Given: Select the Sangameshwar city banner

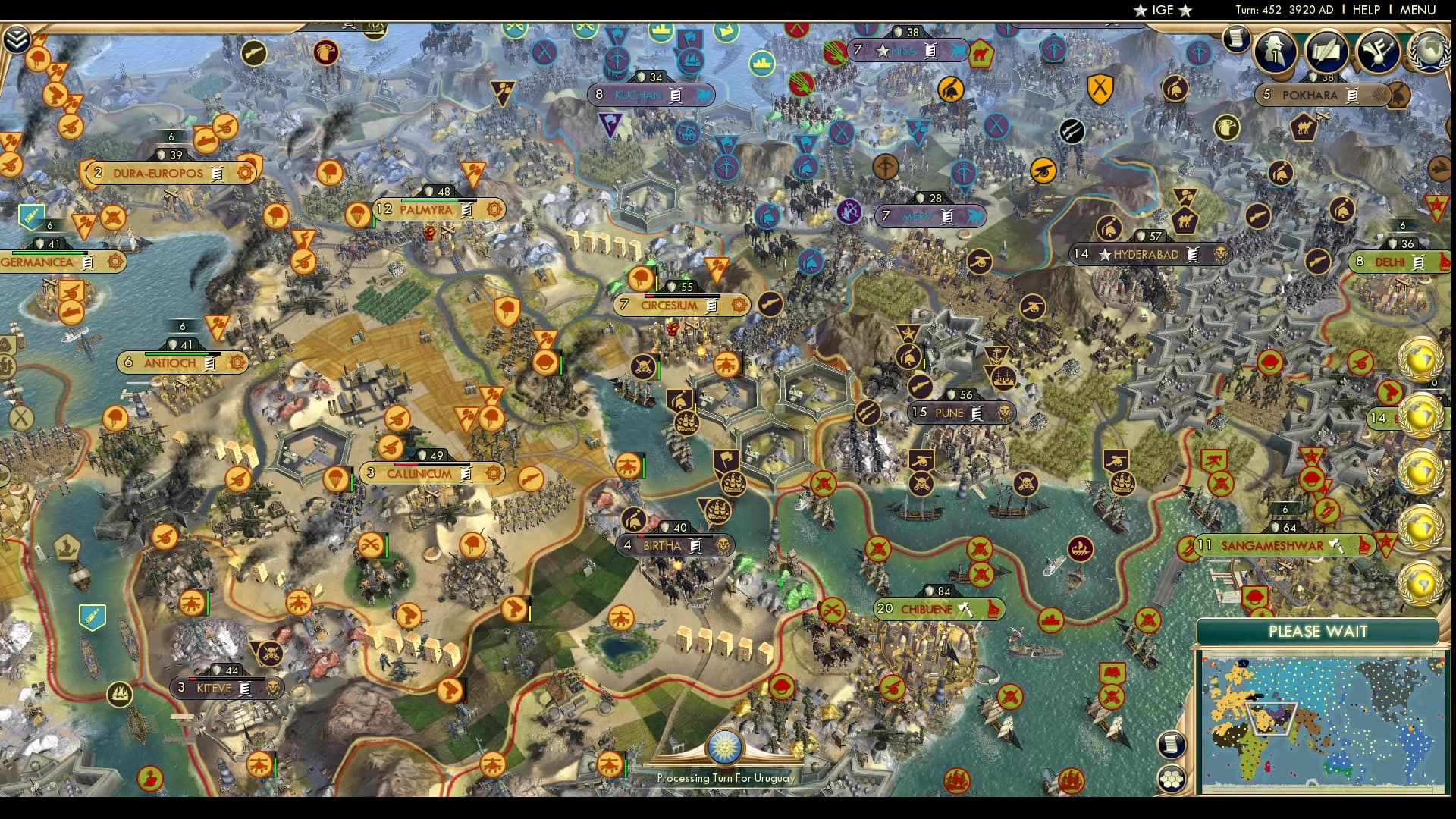Looking at the screenshot, I should click(x=1272, y=544).
